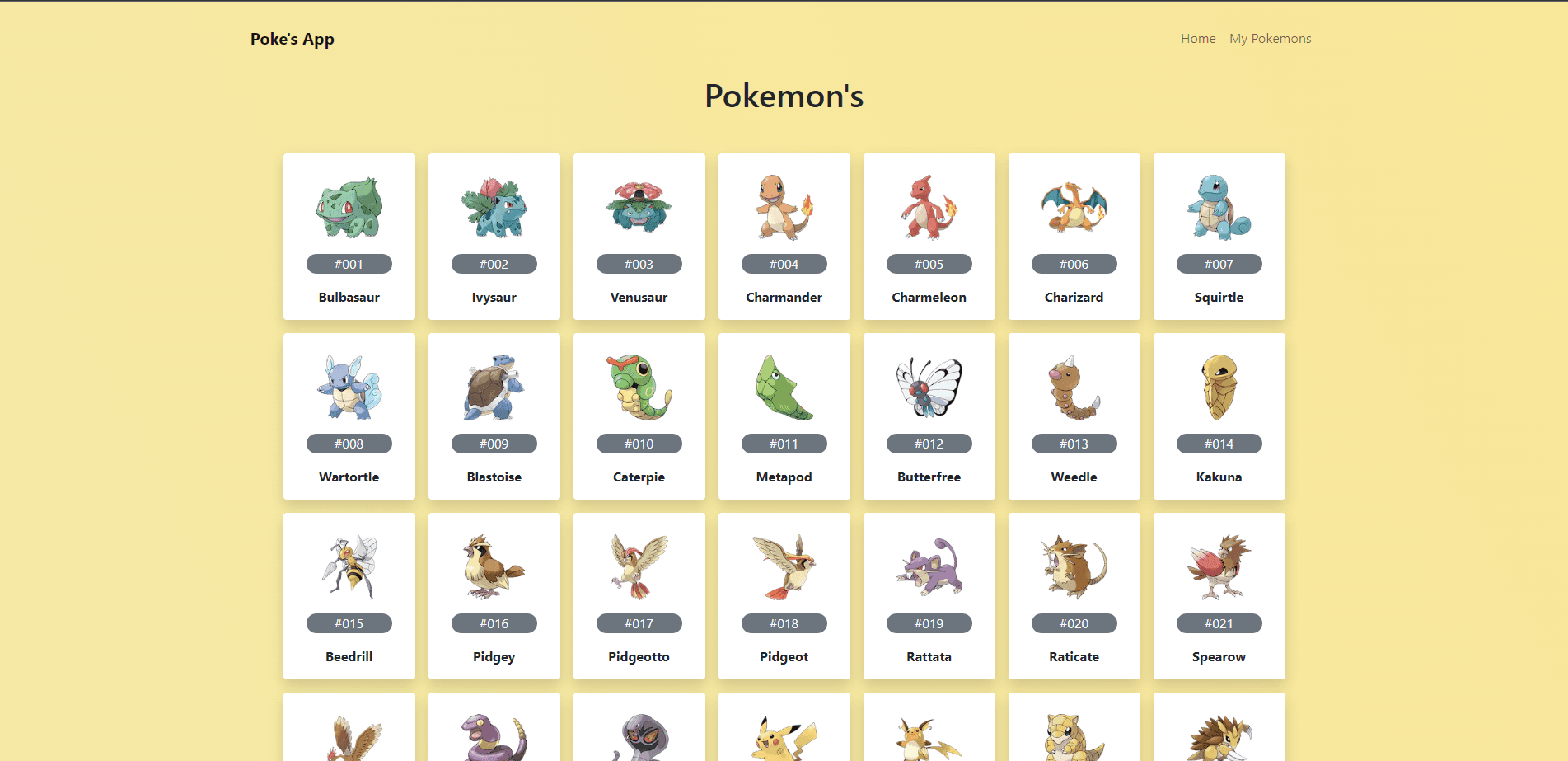Select the Squirtle sprite image
Image resolution: width=1568 pixels, height=761 pixels.
tap(1219, 206)
